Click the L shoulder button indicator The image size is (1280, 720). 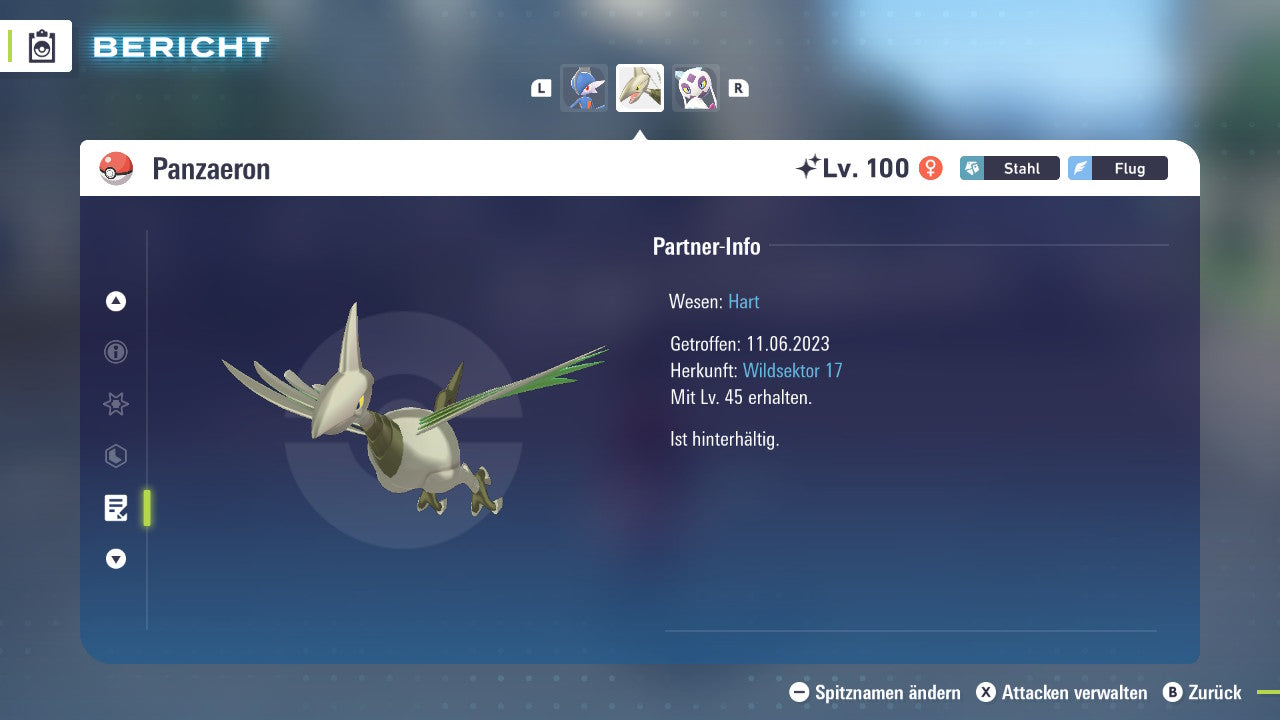pos(540,88)
